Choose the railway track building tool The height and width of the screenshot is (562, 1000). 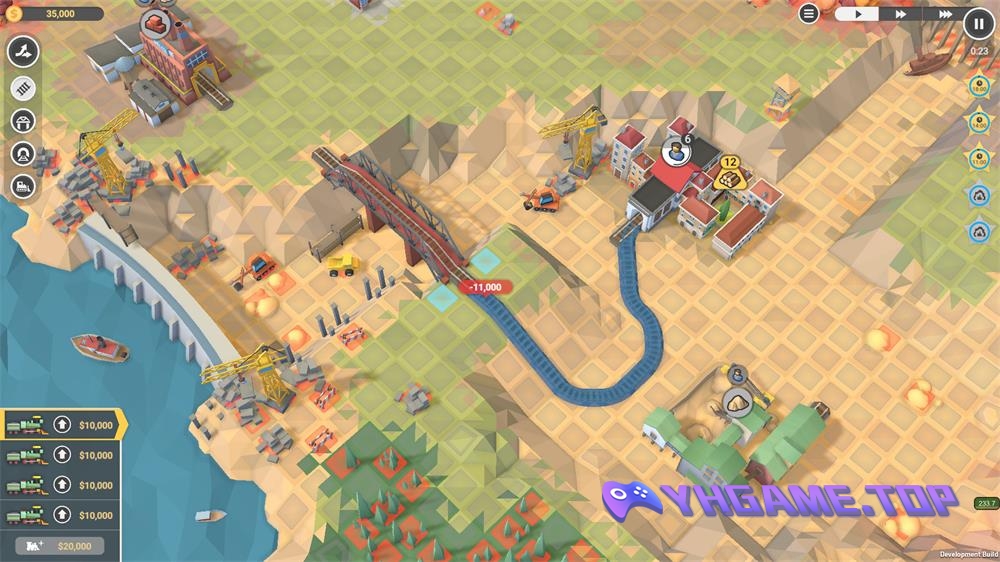coord(23,88)
